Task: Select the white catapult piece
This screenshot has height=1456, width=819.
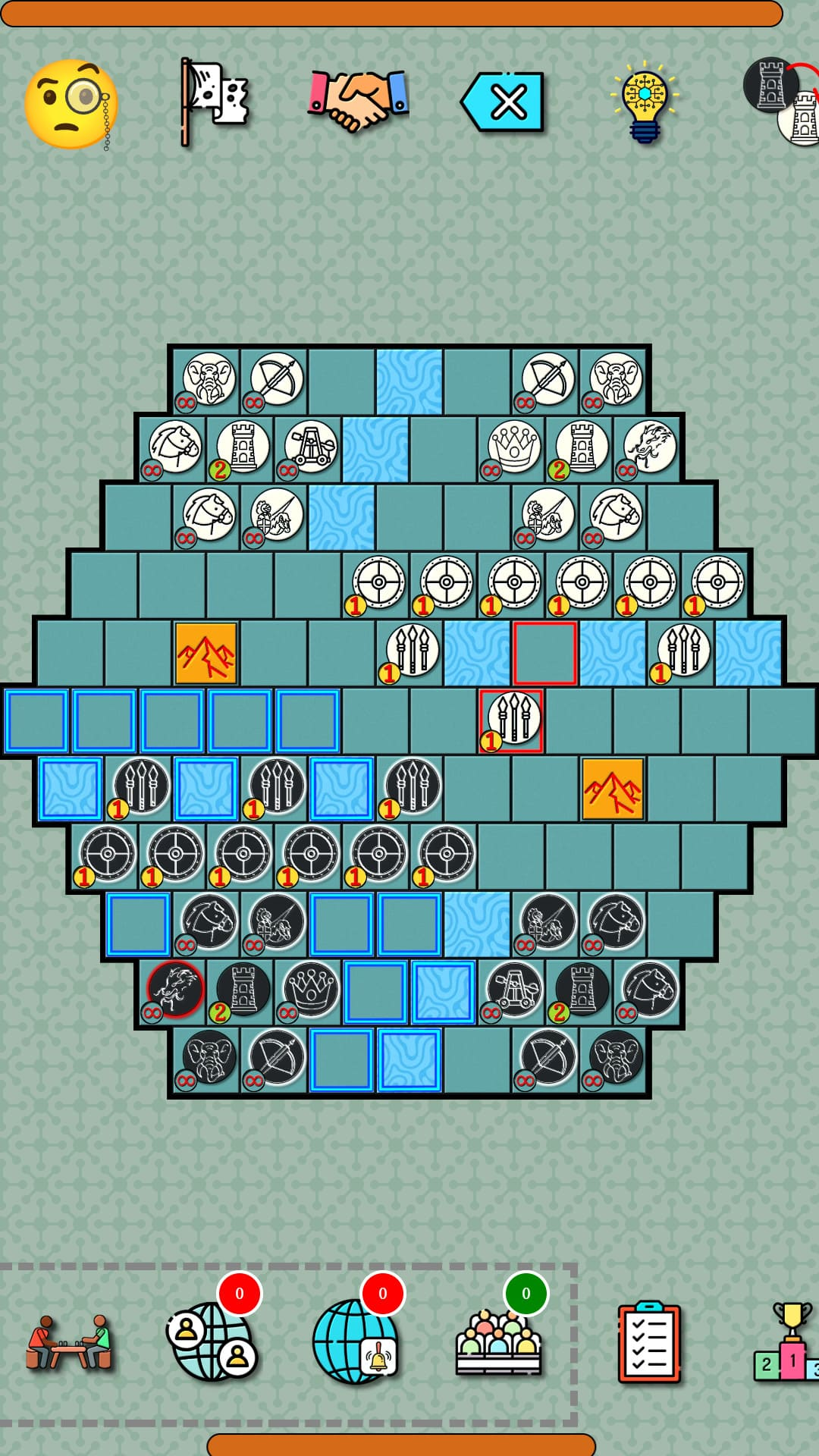Action: point(310,447)
